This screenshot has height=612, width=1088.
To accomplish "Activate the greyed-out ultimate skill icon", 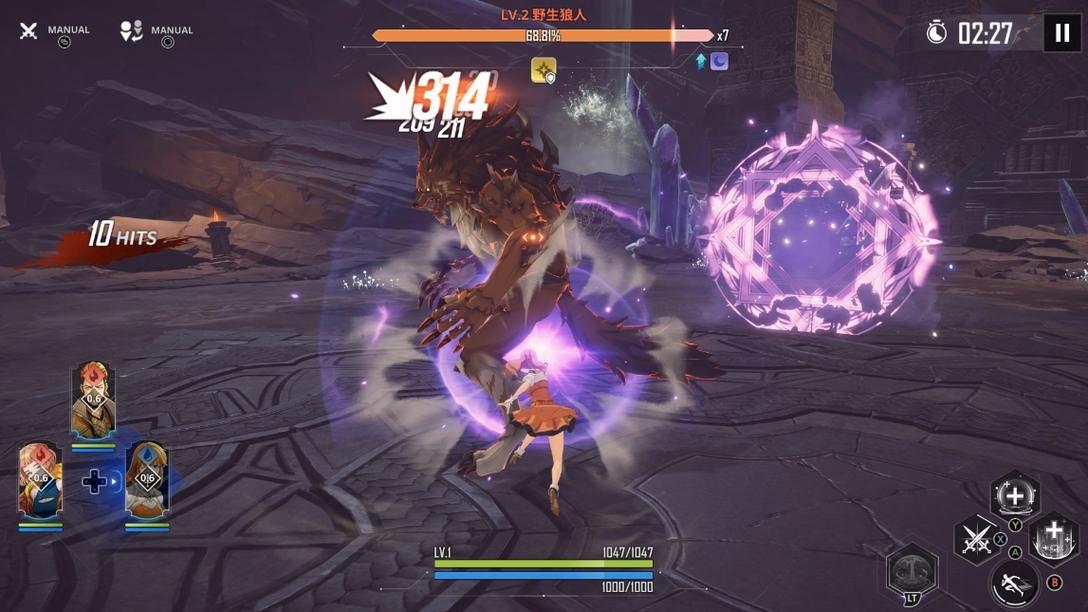I will coord(912,571).
